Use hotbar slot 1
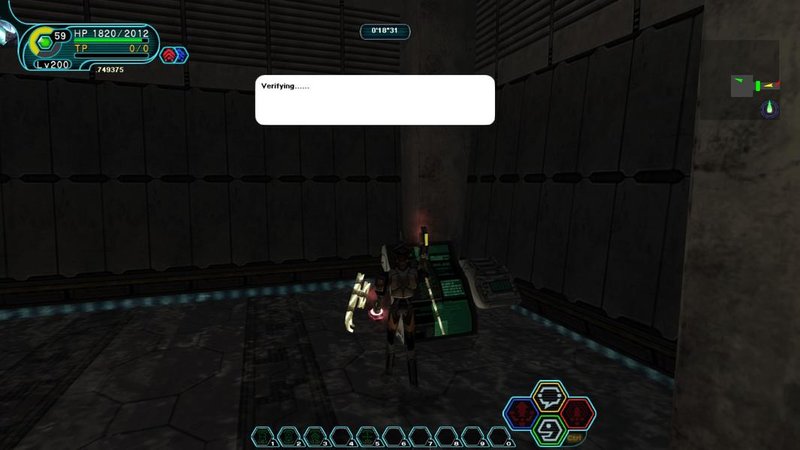Screen dimensions: 800x450 point(262,436)
